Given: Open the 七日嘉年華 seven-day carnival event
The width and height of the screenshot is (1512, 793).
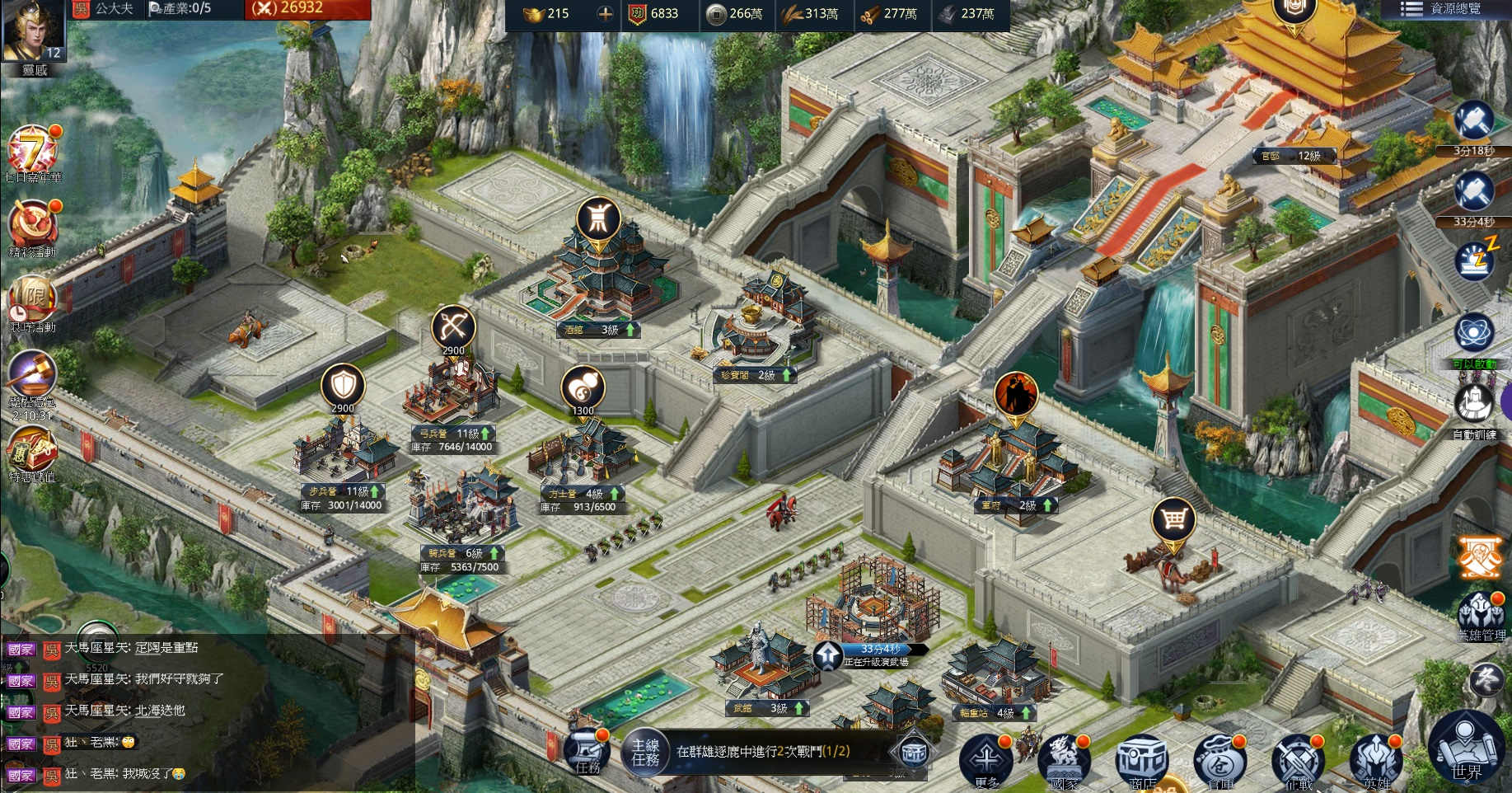Looking at the screenshot, I should click(x=31, y=151).
